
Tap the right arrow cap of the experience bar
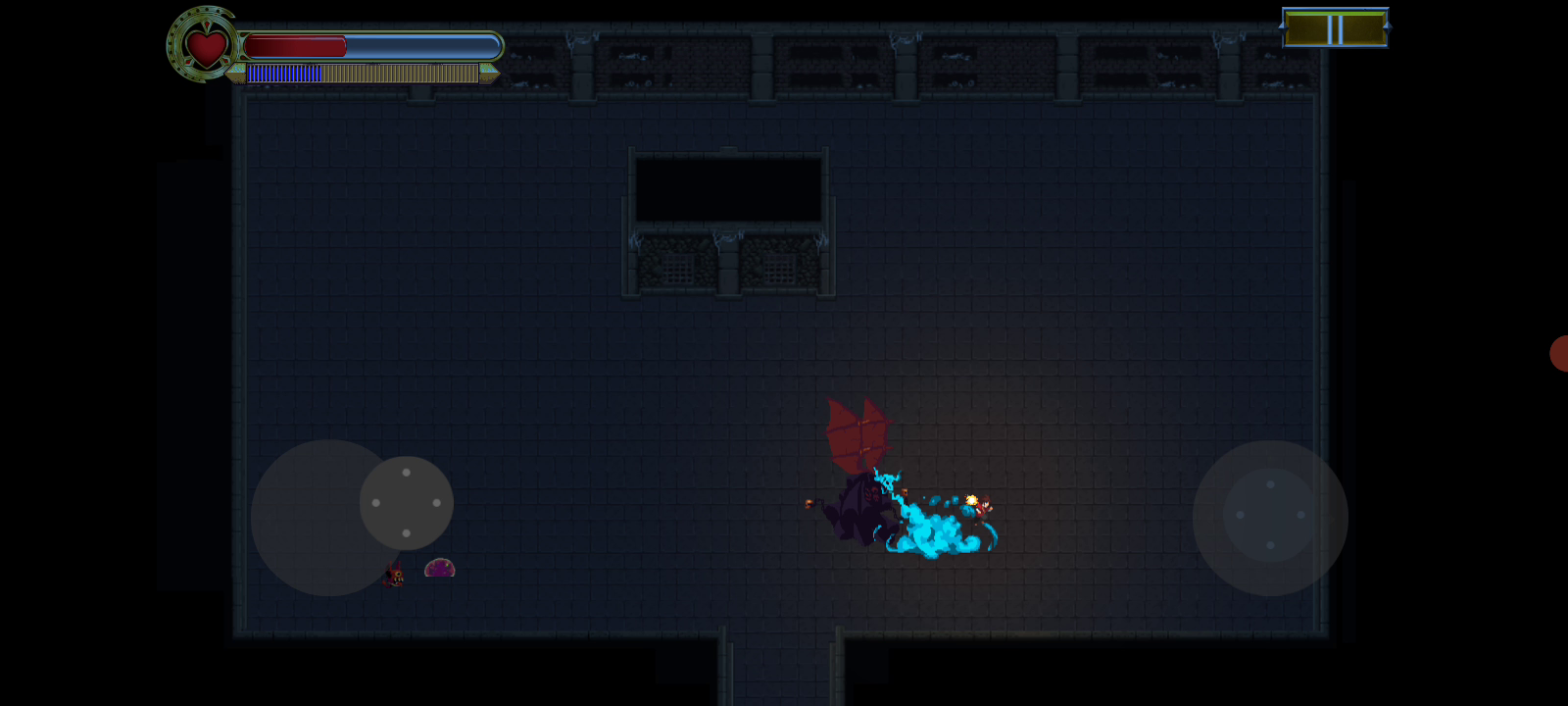[490, 73]
